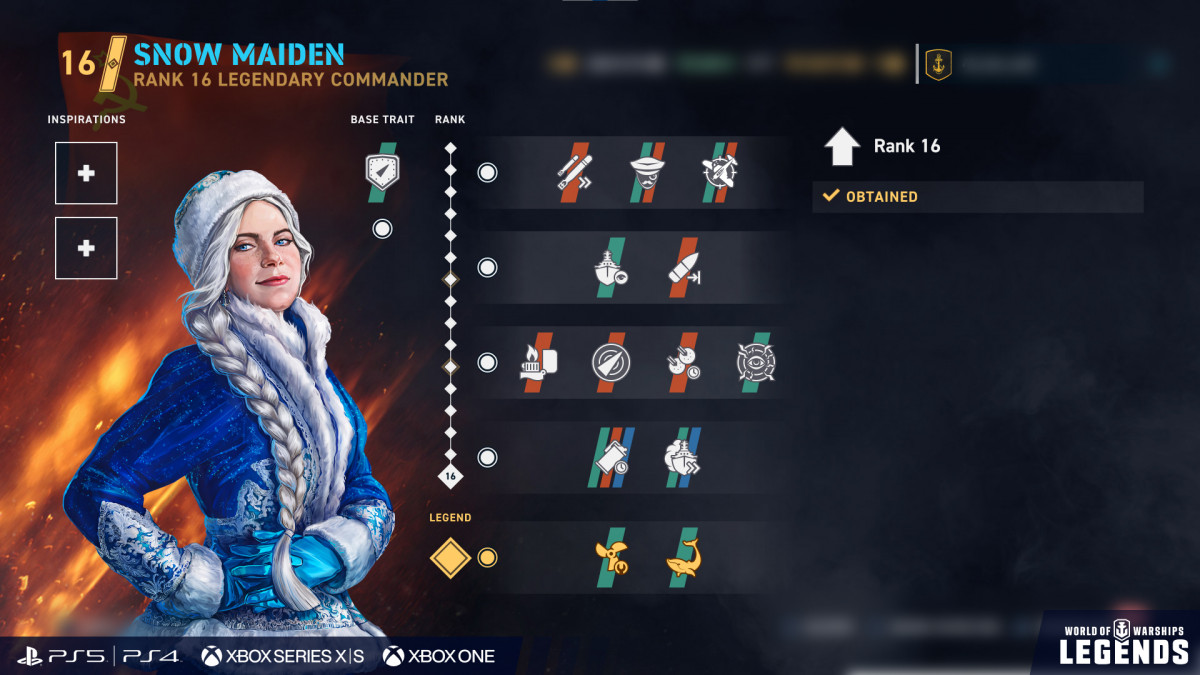The image size is (1200, 675).
Task: Pick the aircraft crosshair skill icon
Action: coord(720,172)
